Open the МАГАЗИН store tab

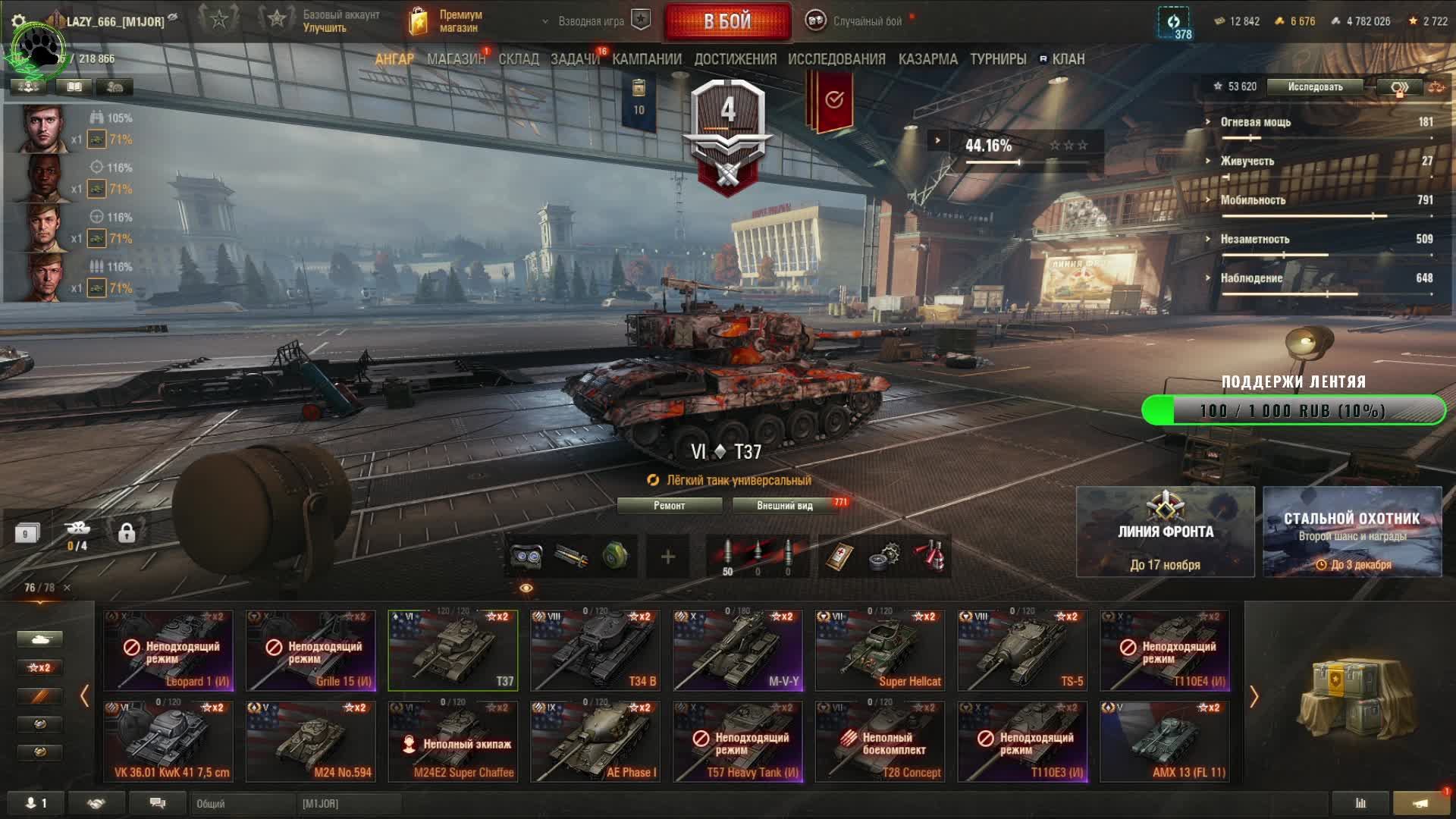456,59
